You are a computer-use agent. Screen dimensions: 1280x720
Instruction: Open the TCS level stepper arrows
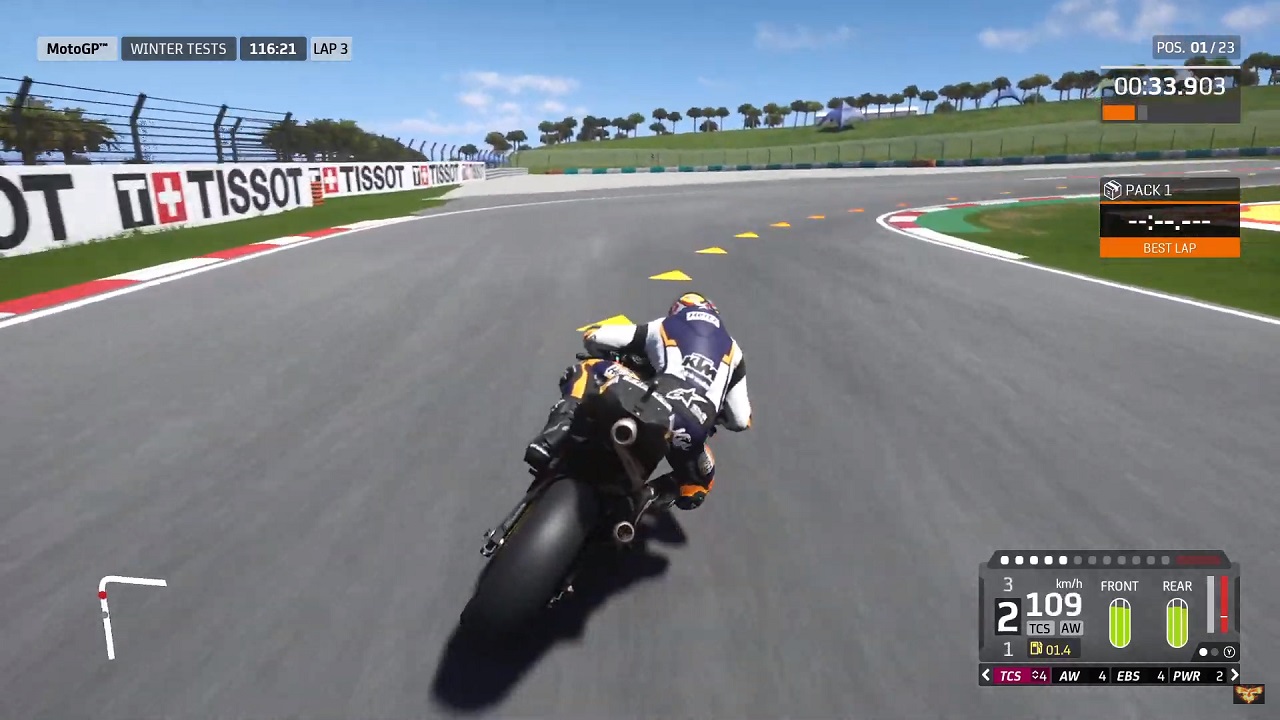[x=1036, y=676]
